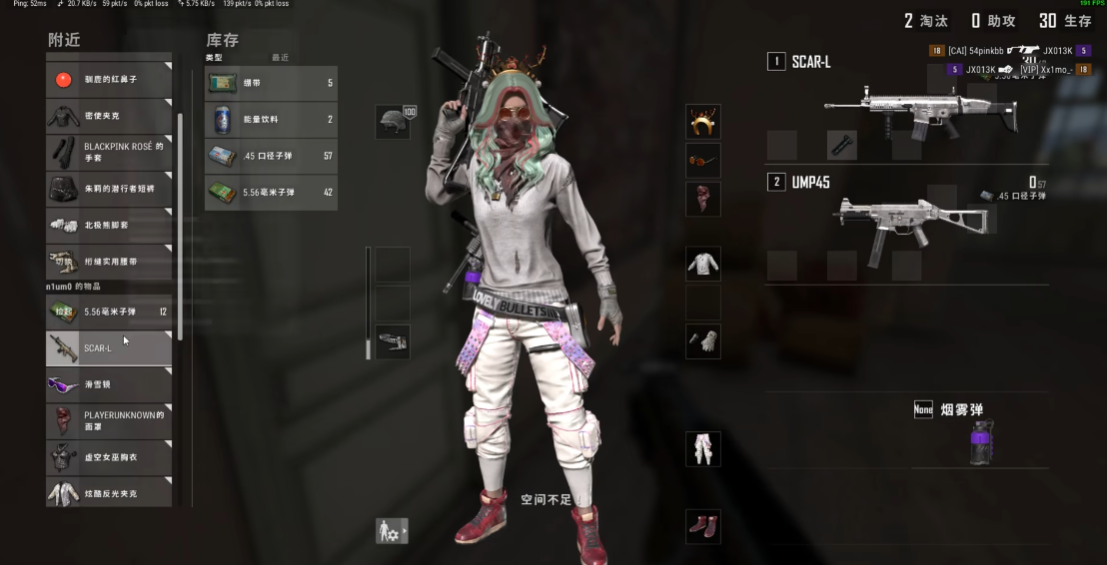Select PLAYERUNKNOWN的面罩 in the nearby list

[109, 420]
